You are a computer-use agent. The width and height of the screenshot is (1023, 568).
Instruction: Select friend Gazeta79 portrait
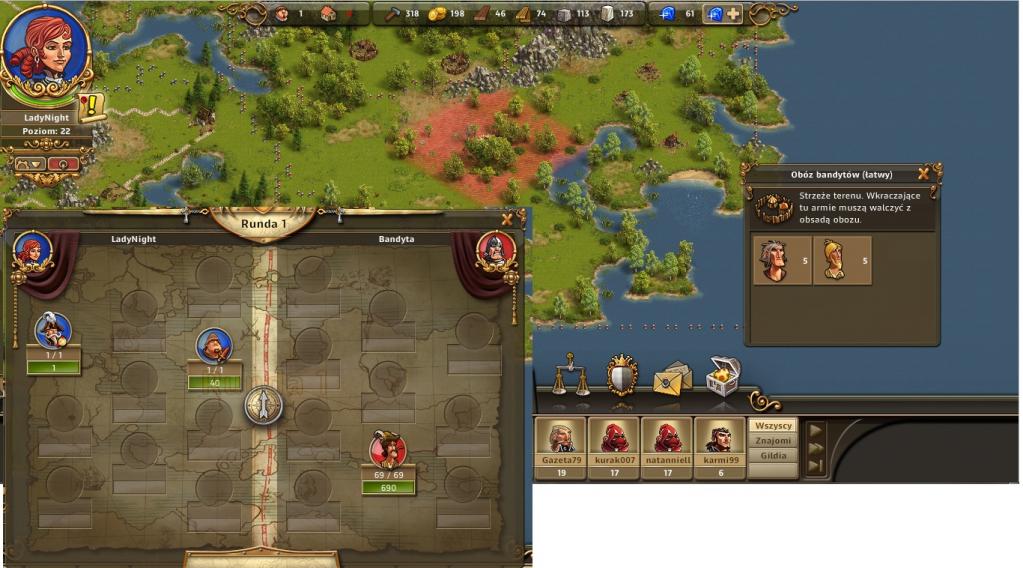coord(560,438)
